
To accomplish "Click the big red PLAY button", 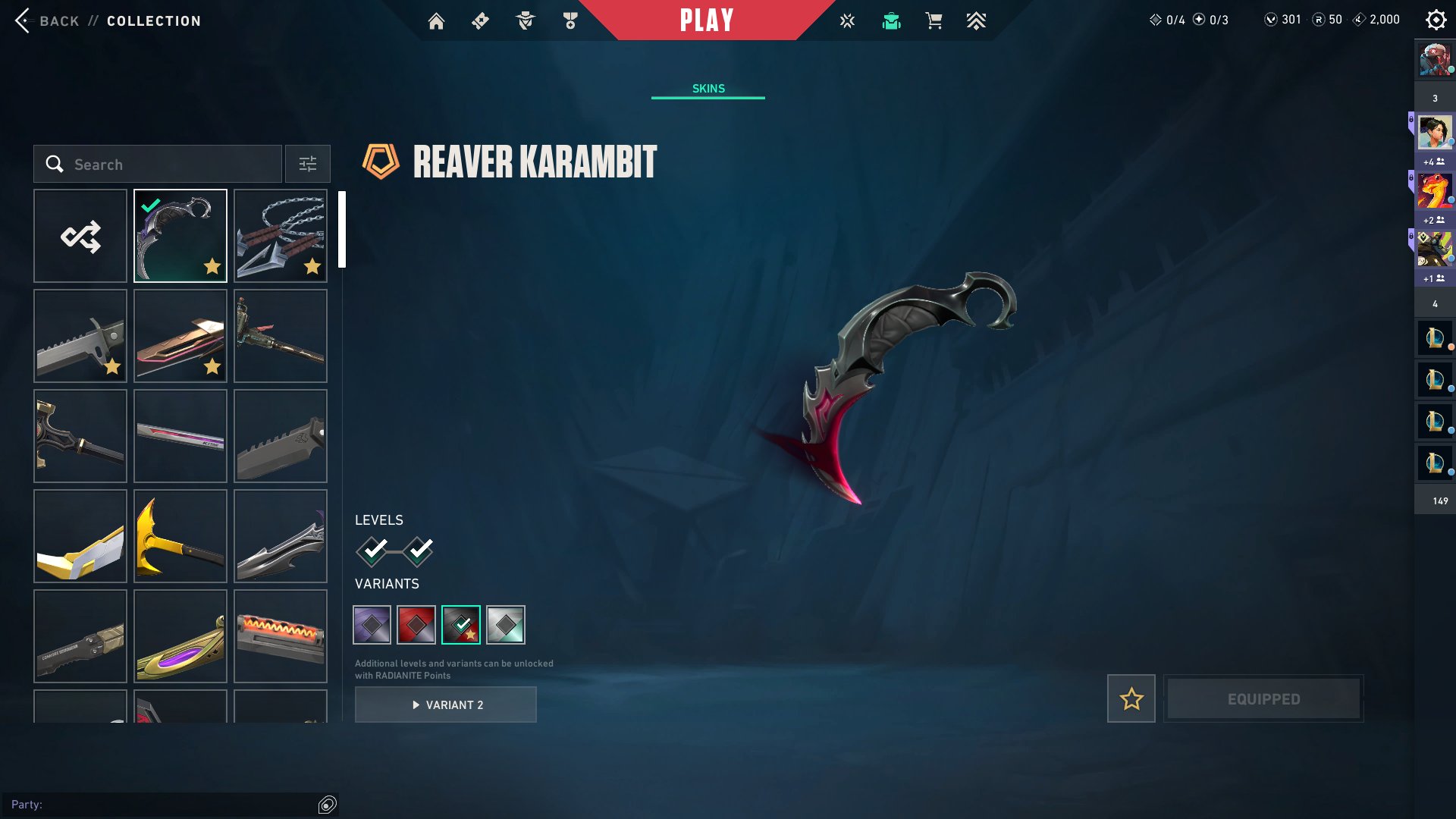I will pos(707,20).
